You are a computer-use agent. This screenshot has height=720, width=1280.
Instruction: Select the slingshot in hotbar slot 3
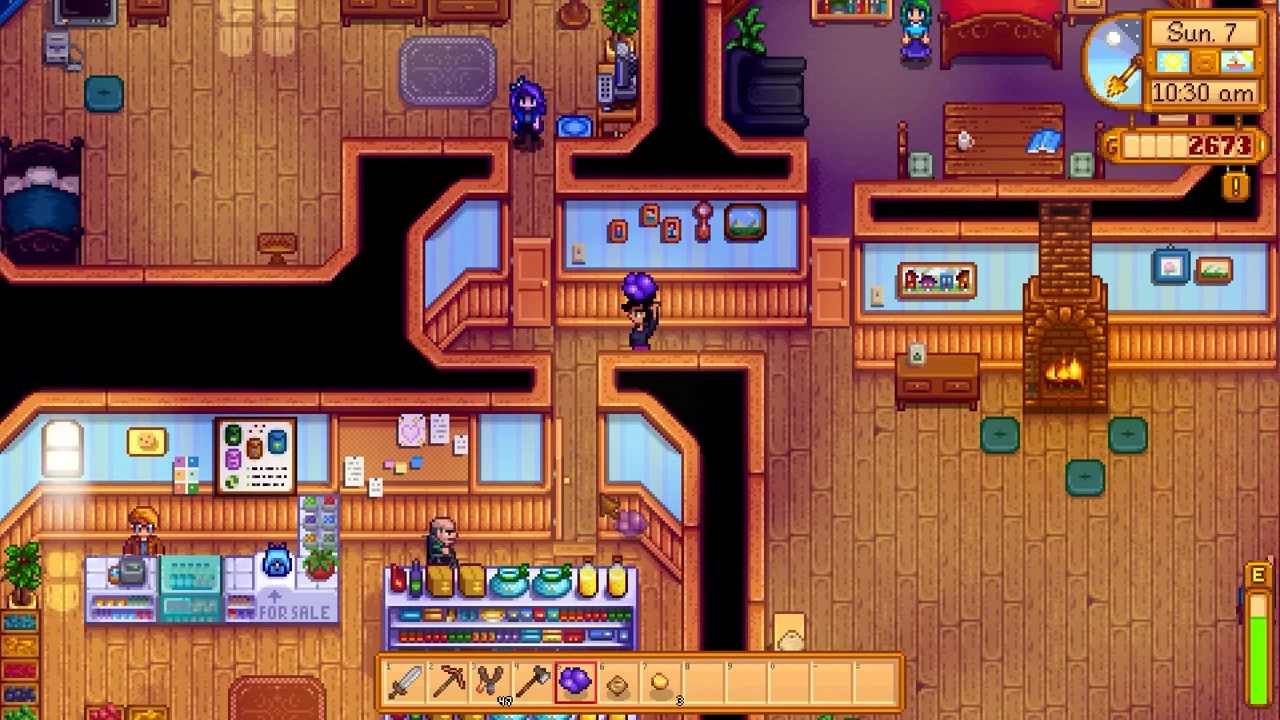(490, 682)
